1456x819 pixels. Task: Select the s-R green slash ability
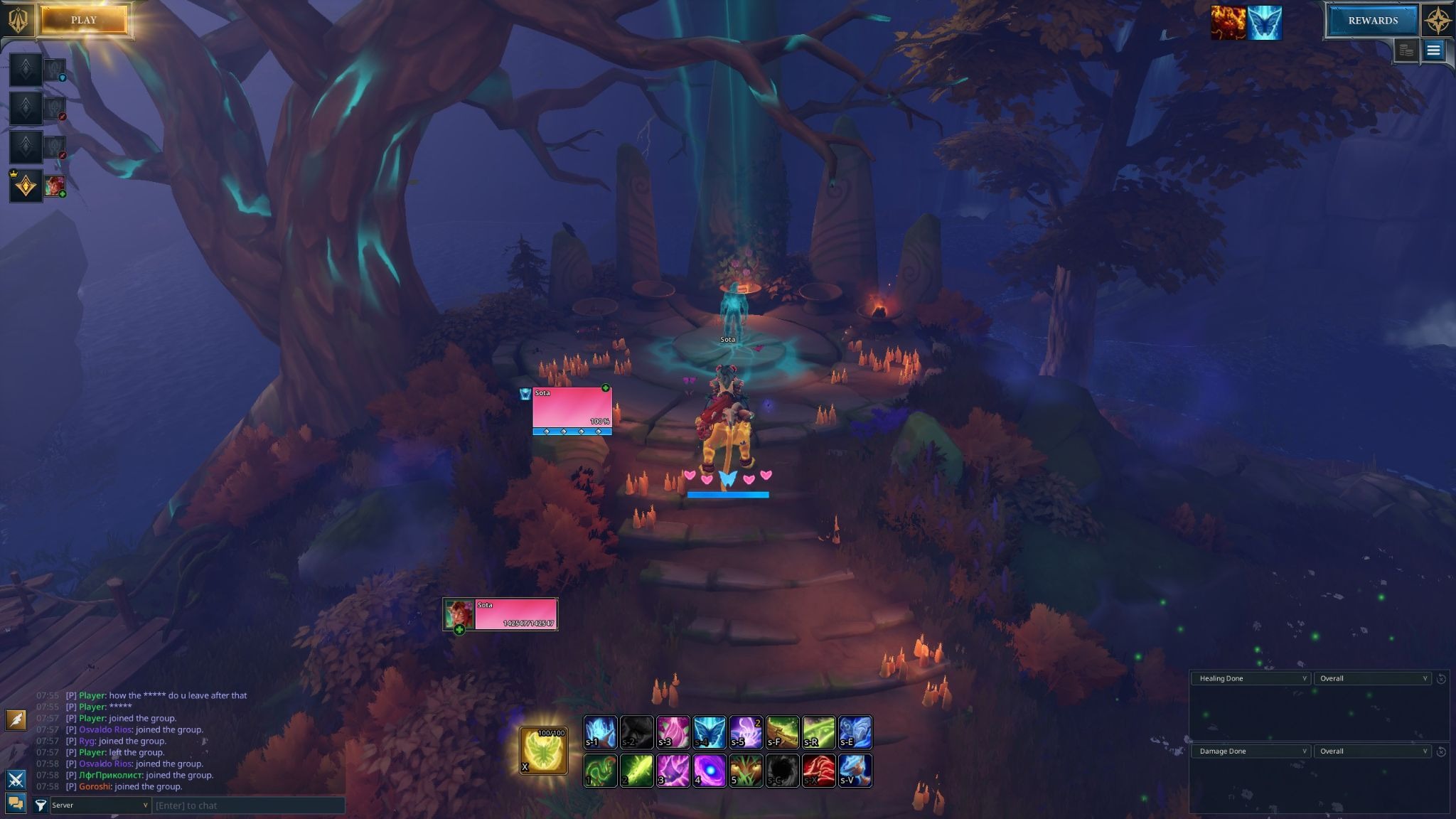(x=818, y=732)
